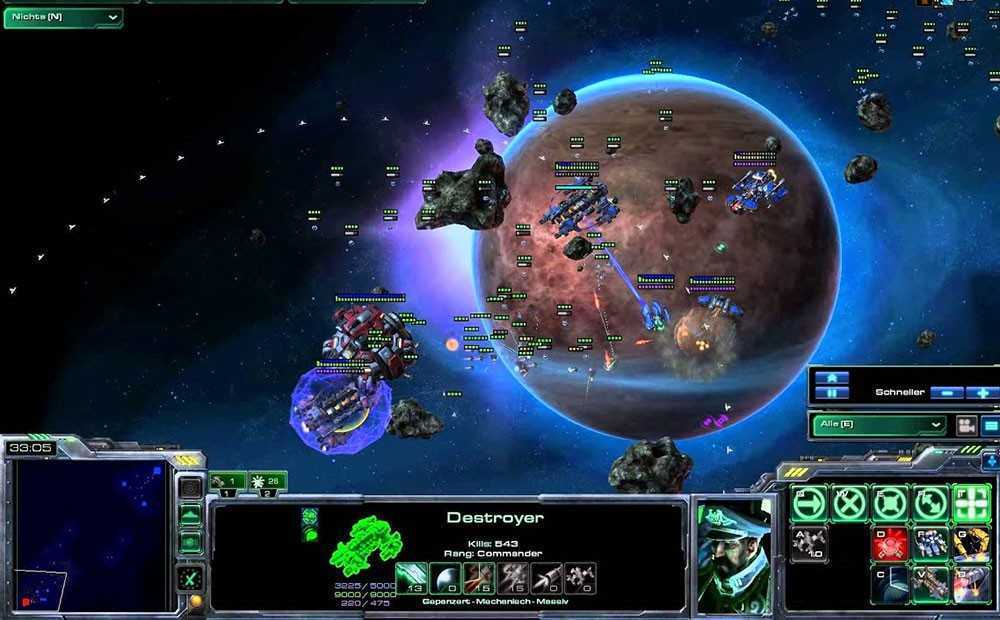Click the green Destroyer wireframe
This screenshot has height=620, width=1000.
(366, 545)
